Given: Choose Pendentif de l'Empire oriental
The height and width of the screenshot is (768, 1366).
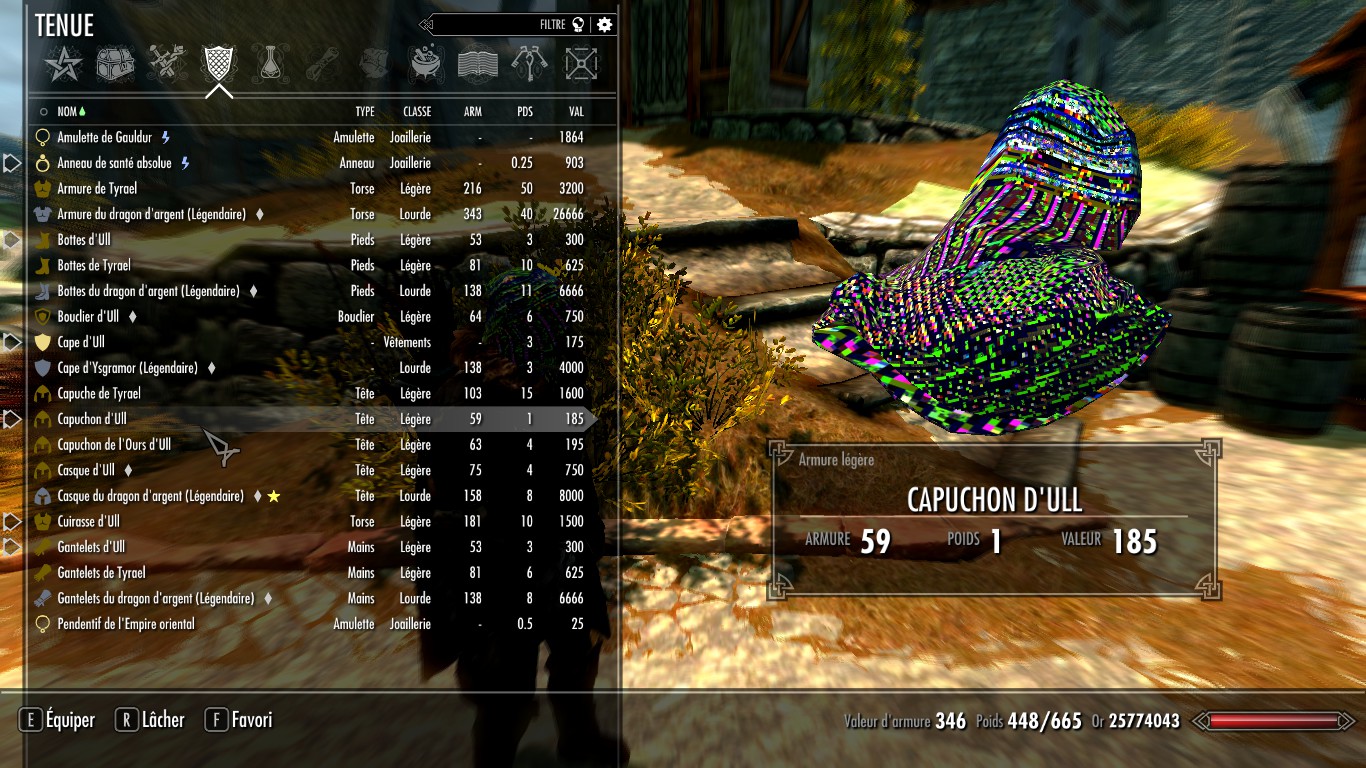Looking at the screenshot, I should pos(126,624).
